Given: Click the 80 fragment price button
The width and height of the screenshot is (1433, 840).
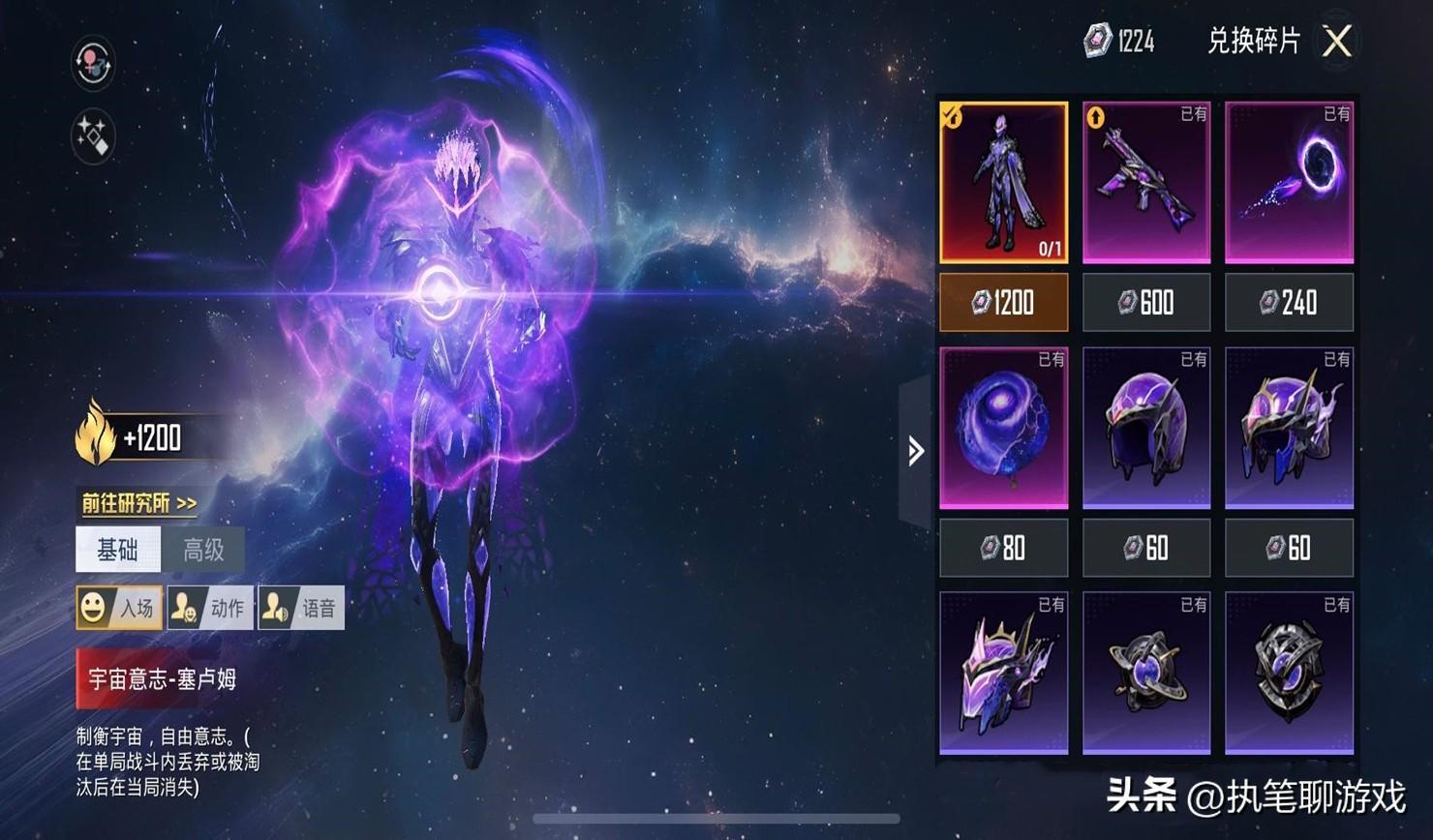Looking at the screenshot, I should pos(1004,549).
